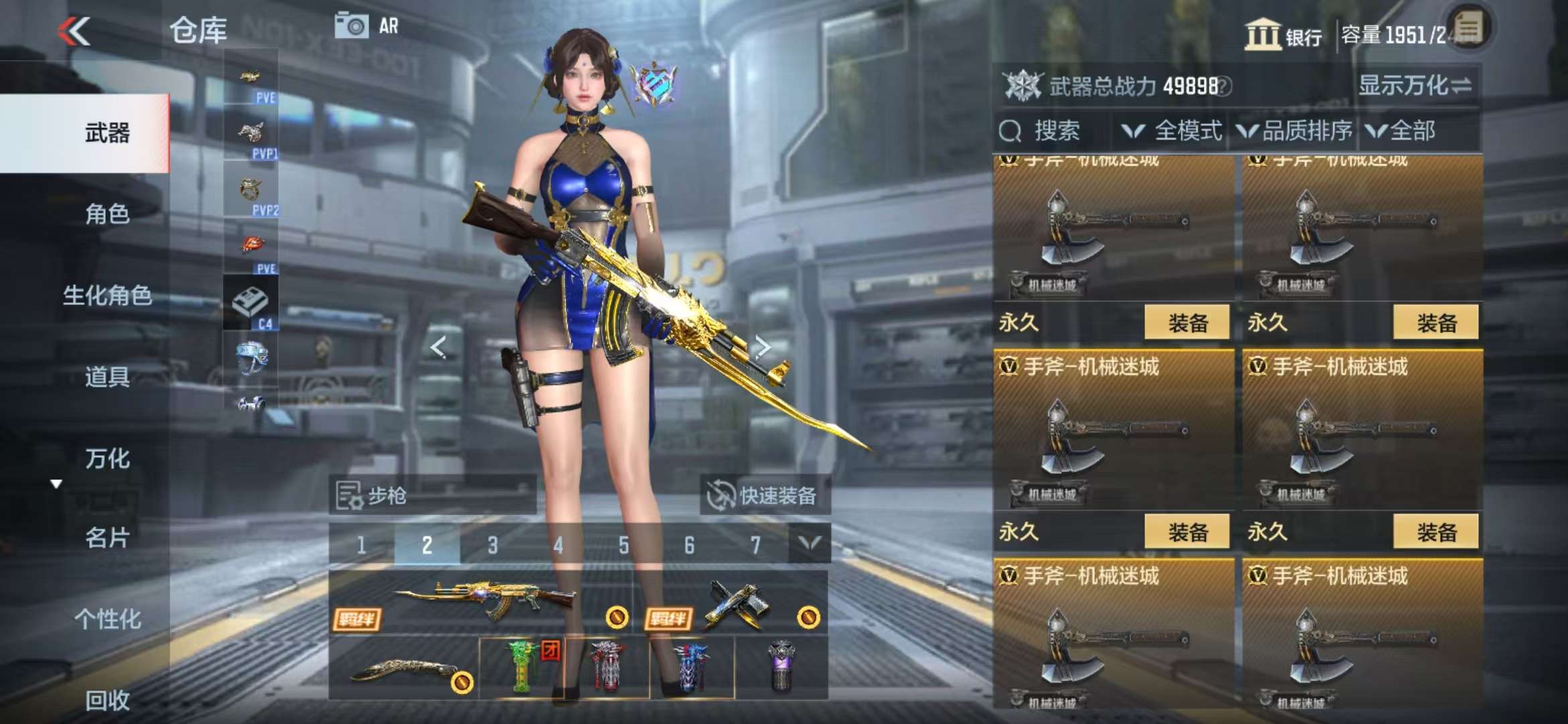Go to the 个性化 customization menu

(x=107, y=619)
